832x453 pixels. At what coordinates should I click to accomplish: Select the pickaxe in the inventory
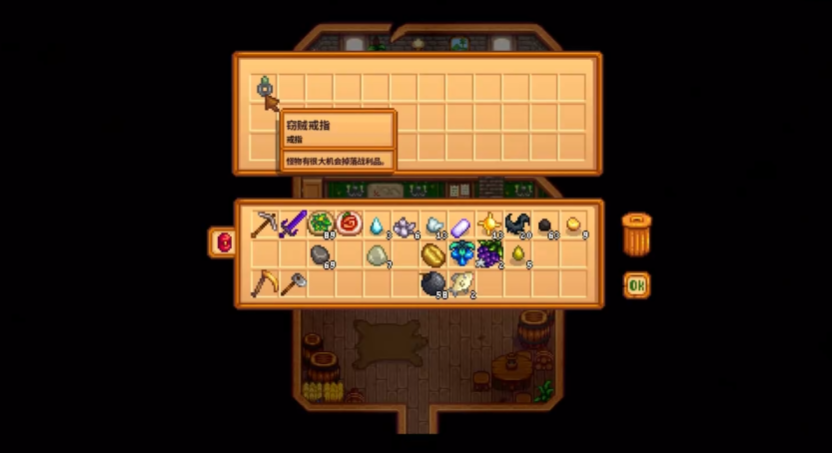click(264, 224)
